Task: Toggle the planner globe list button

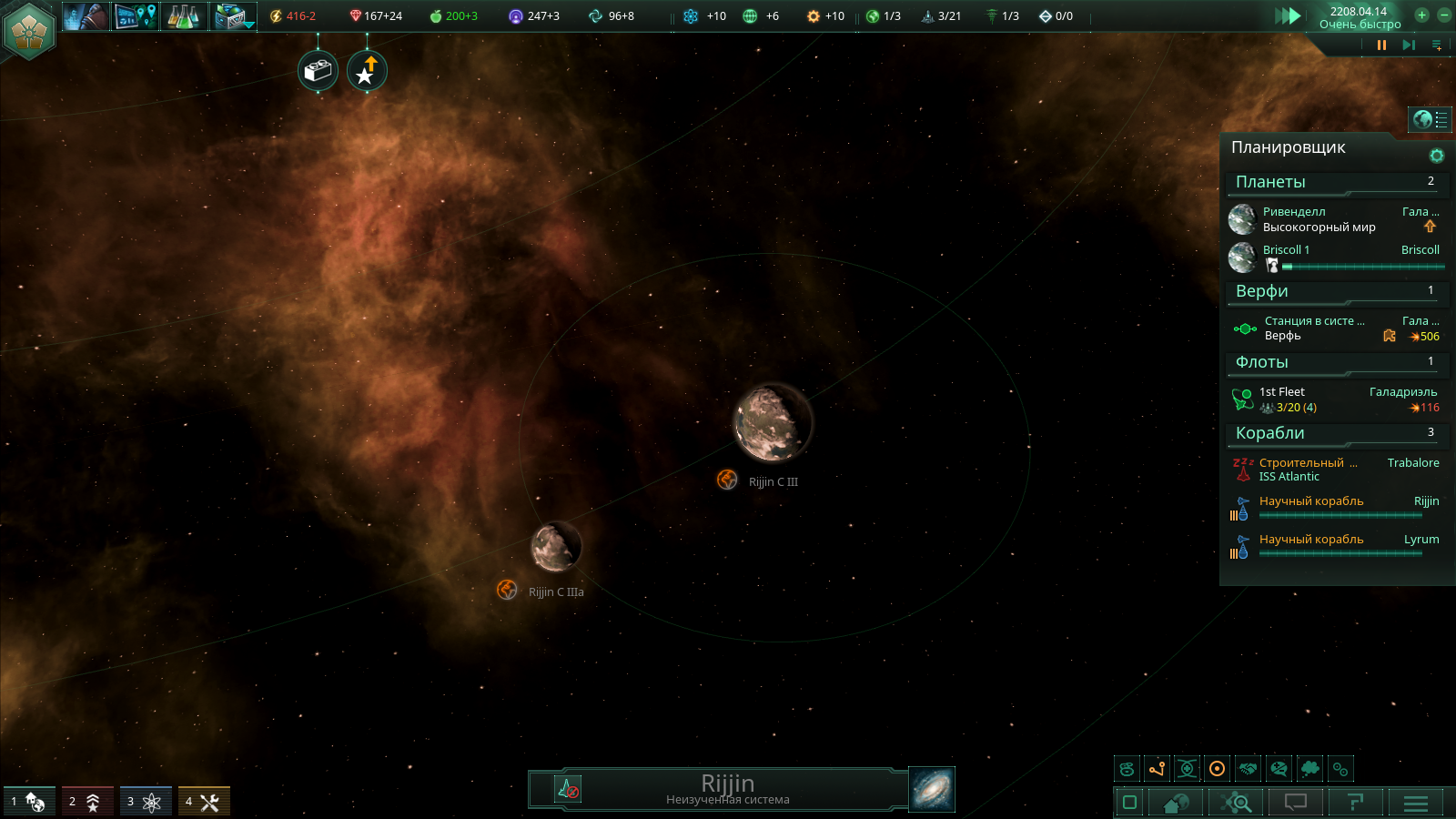Action: [x=1430, y=119]
